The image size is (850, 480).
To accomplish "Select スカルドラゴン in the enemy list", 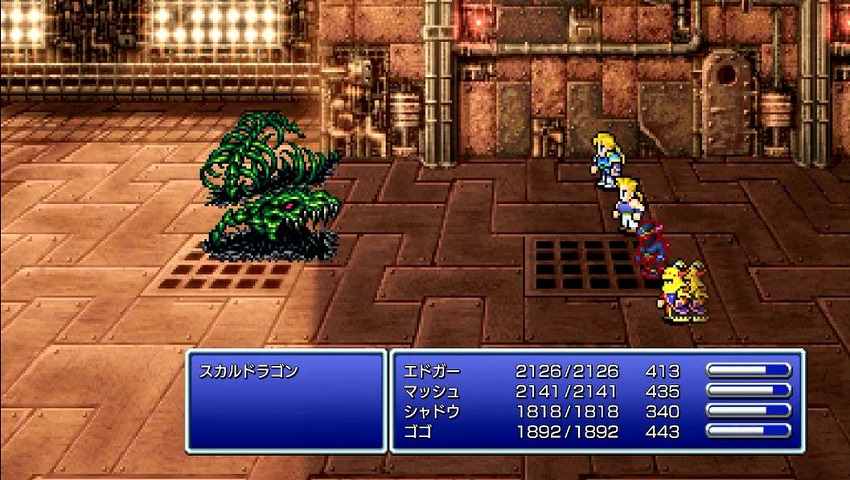I will click(251, 372).
